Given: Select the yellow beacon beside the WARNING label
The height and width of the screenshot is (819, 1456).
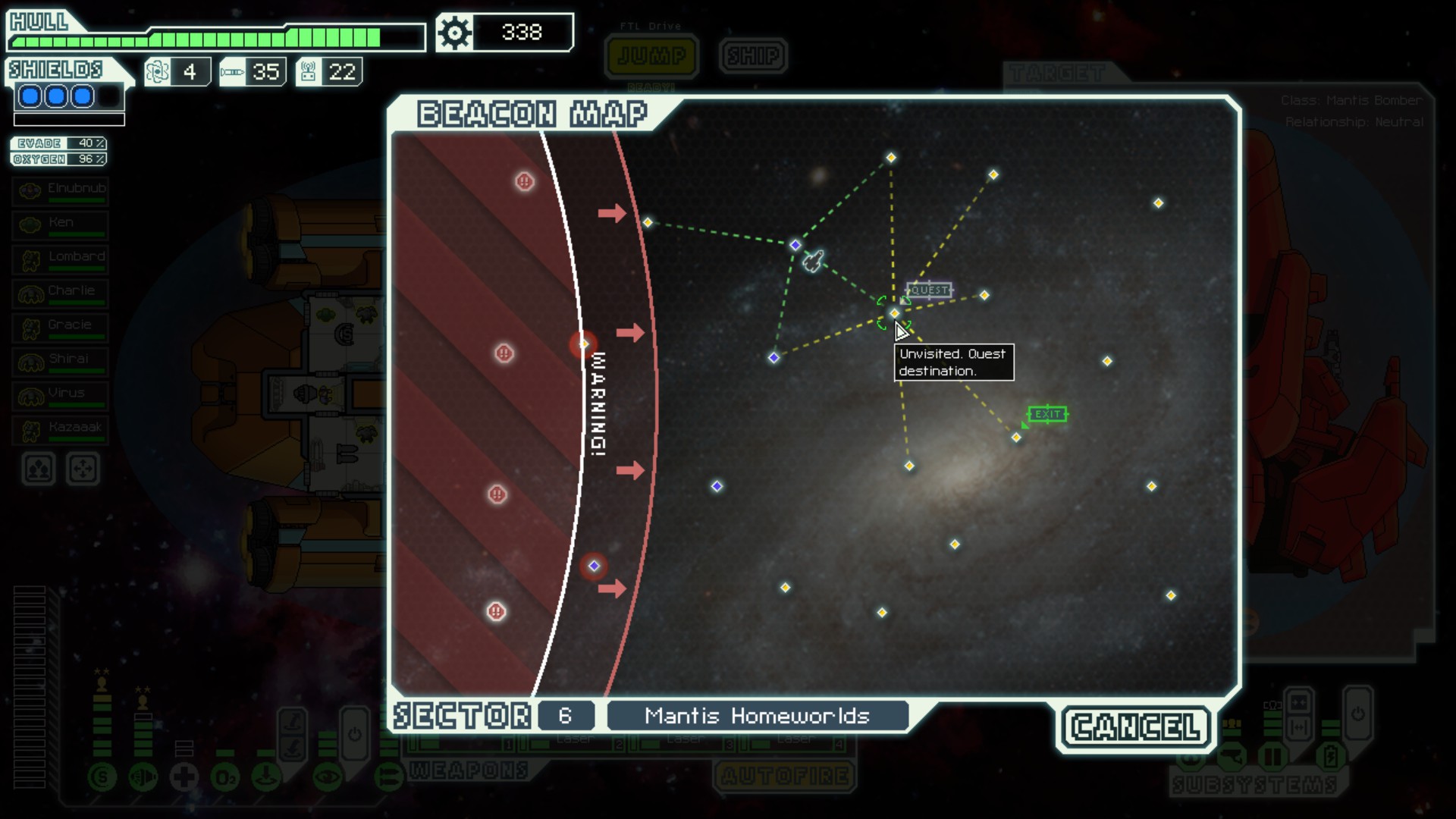Looking at the screenshot, I should point(584,344).
